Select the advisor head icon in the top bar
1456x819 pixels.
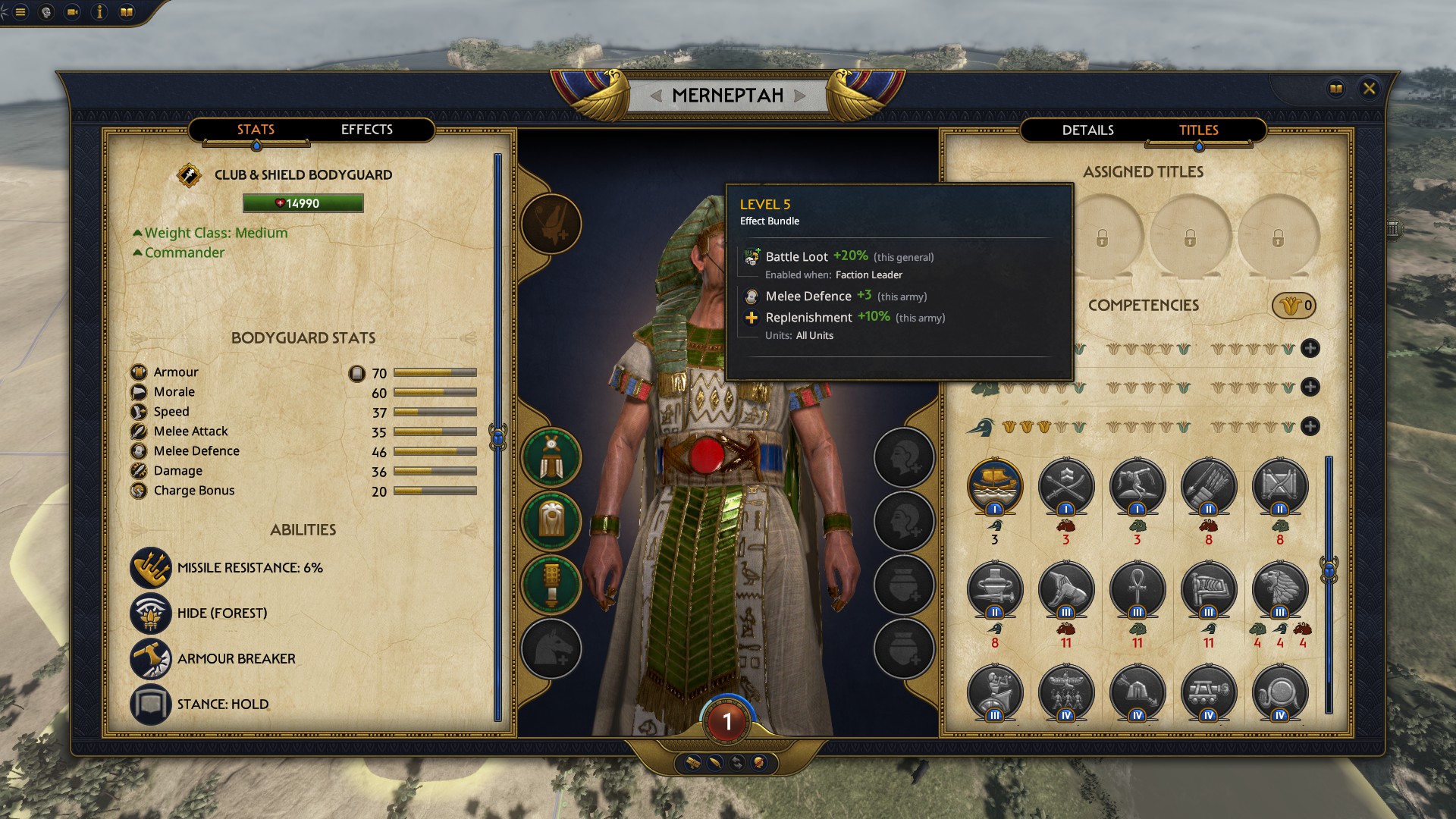45,11
